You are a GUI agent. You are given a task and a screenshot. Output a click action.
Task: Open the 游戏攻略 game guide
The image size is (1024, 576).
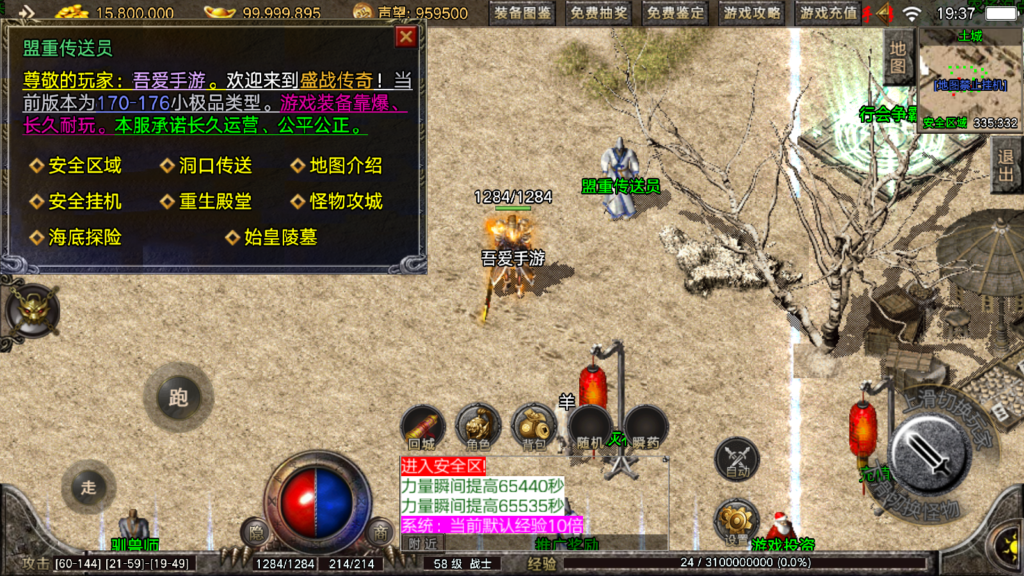(752, 13)
